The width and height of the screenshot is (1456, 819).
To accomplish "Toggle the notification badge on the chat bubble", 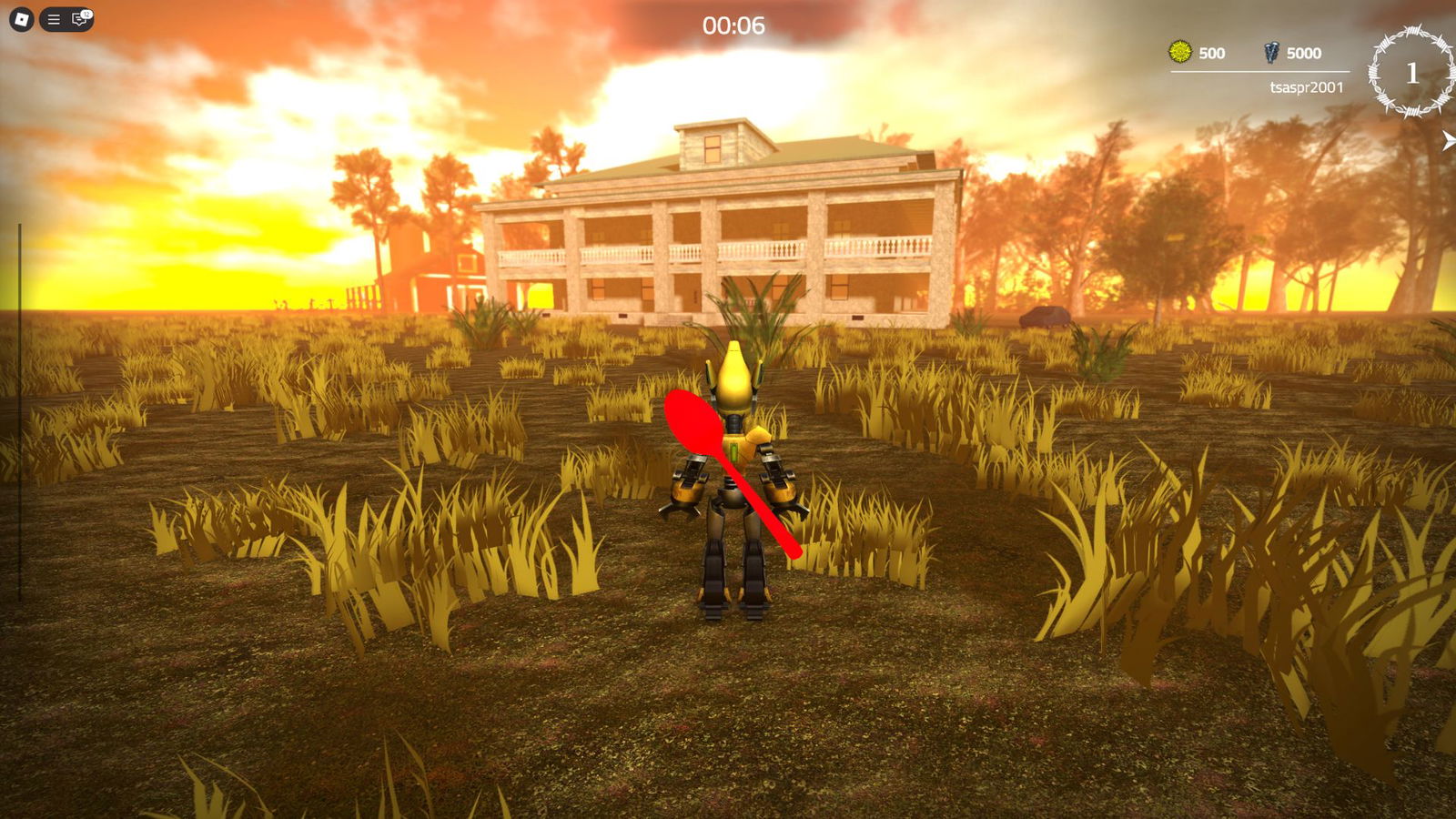I will [x=86, y=12].
